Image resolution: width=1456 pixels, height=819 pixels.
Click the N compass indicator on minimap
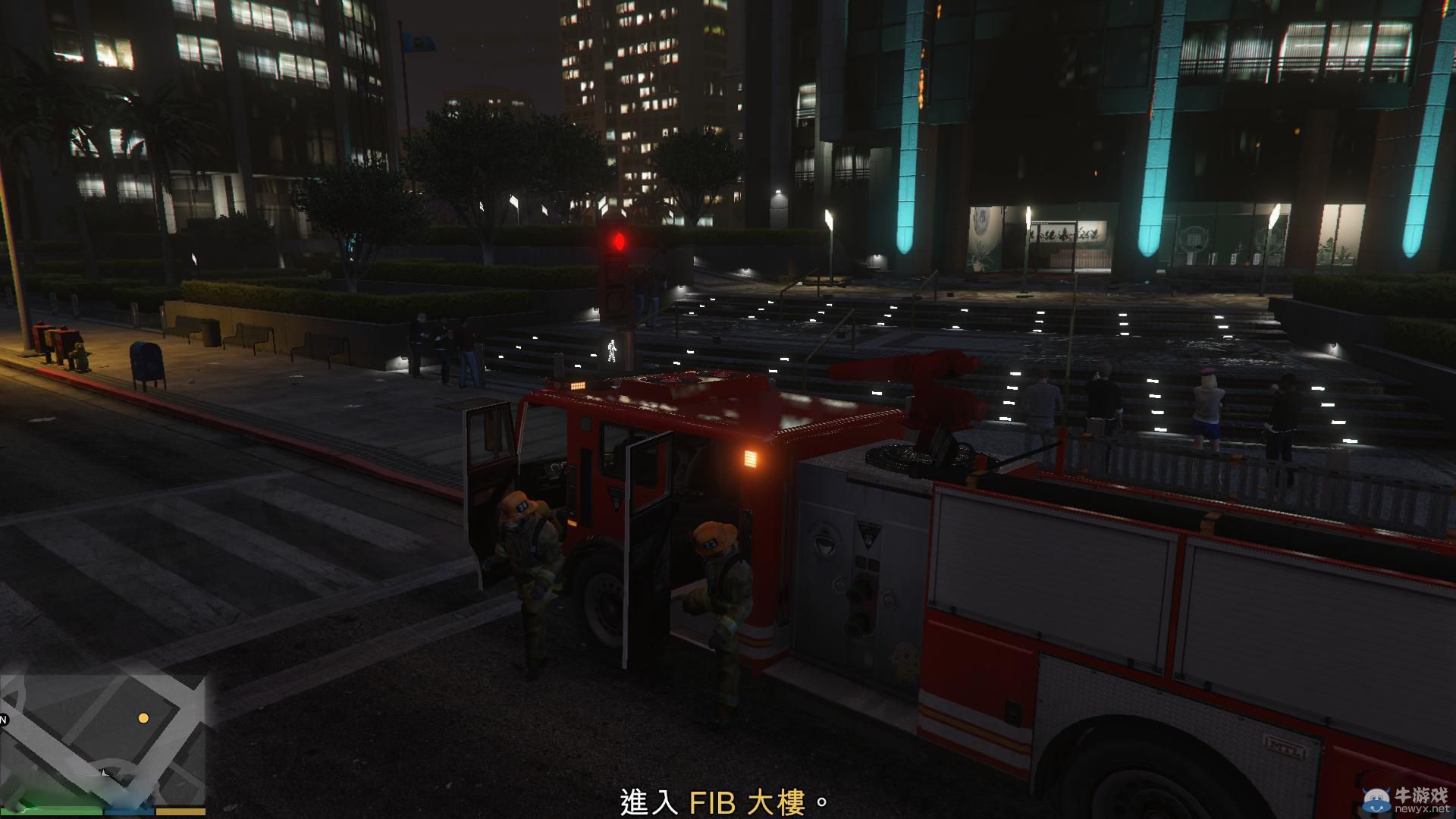pos(3,719)
